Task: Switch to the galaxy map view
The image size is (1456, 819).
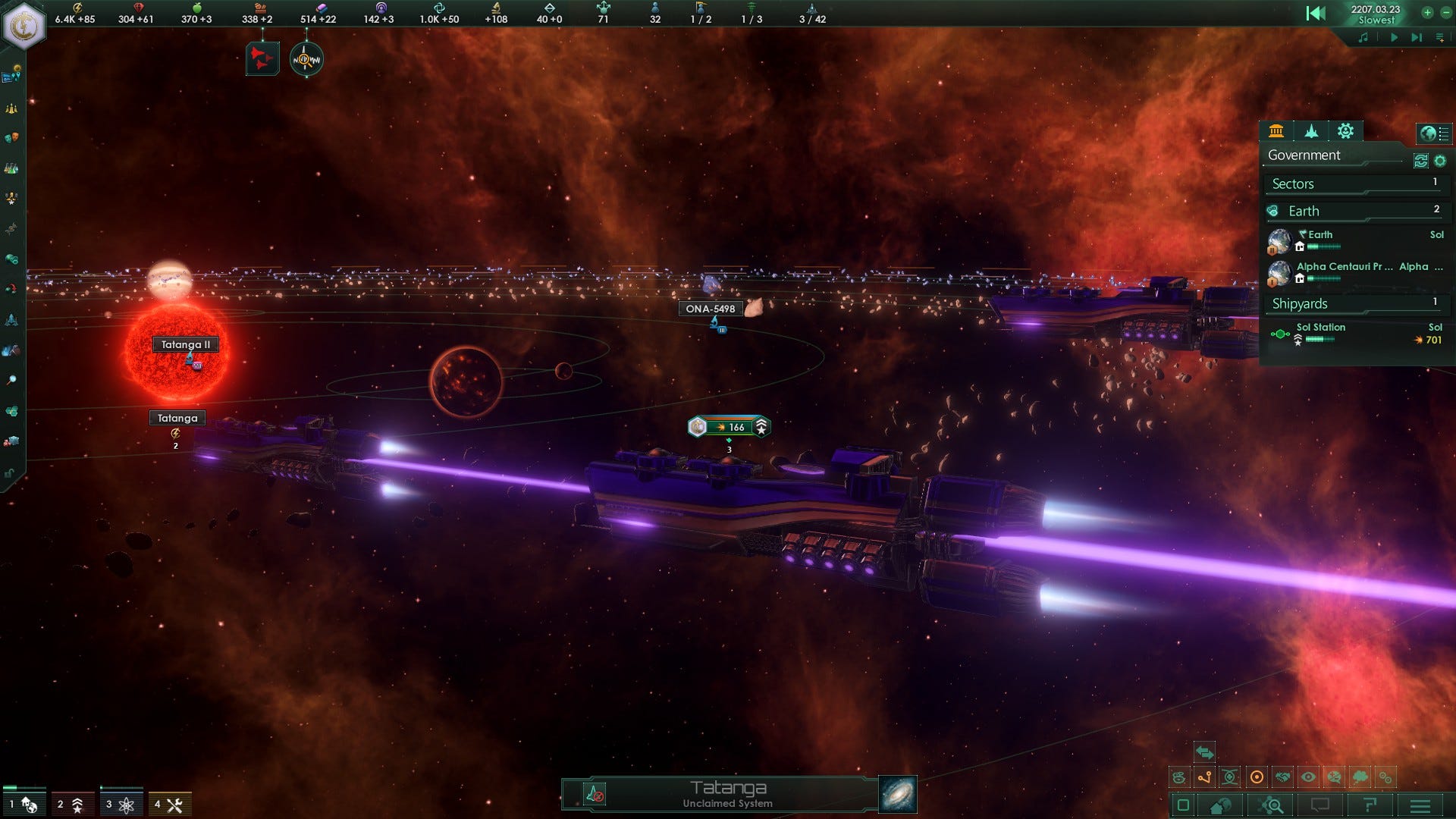Action: click(x=898, y=794)
